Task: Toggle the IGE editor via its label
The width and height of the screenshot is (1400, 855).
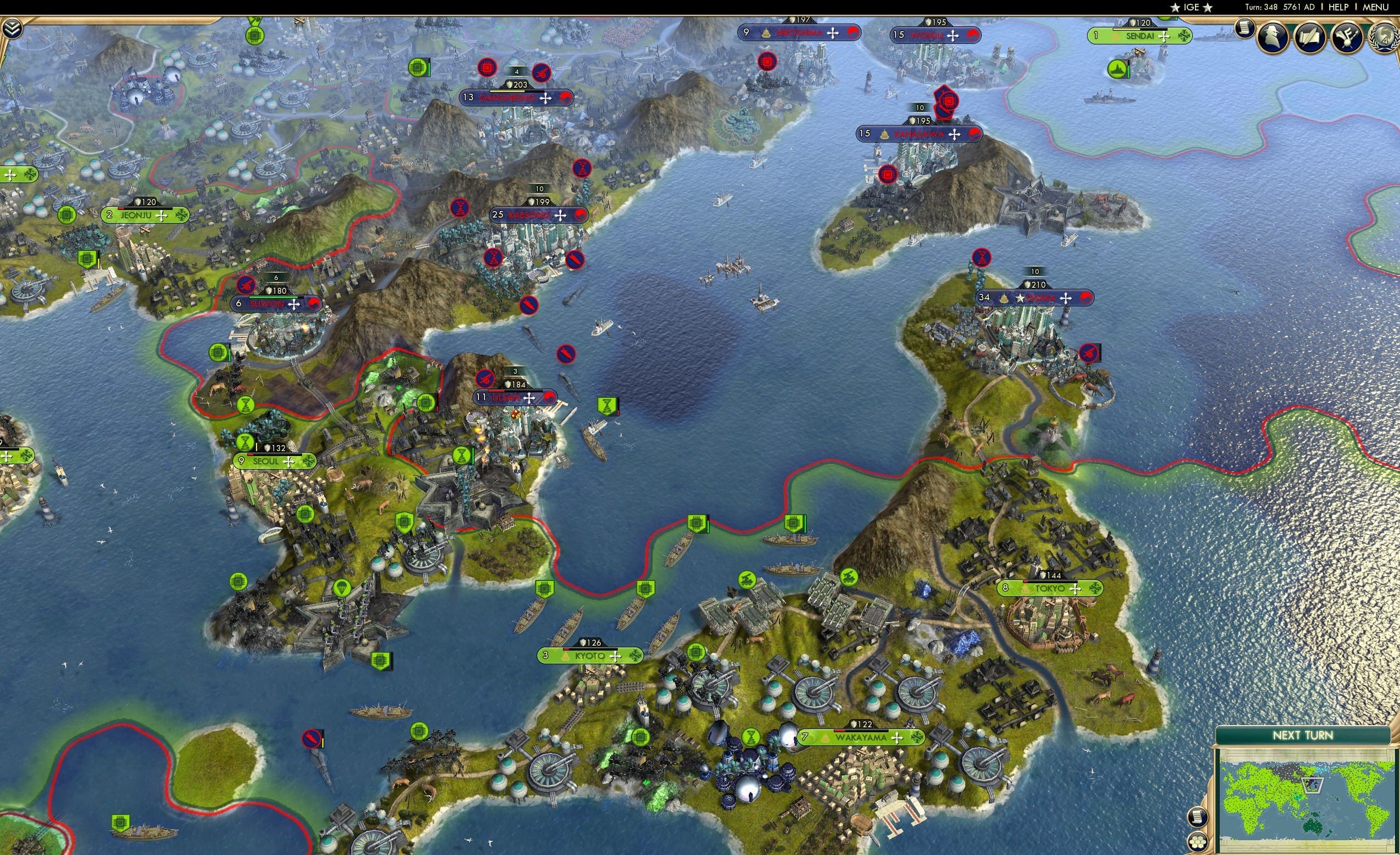Action: click(1192, 7)
